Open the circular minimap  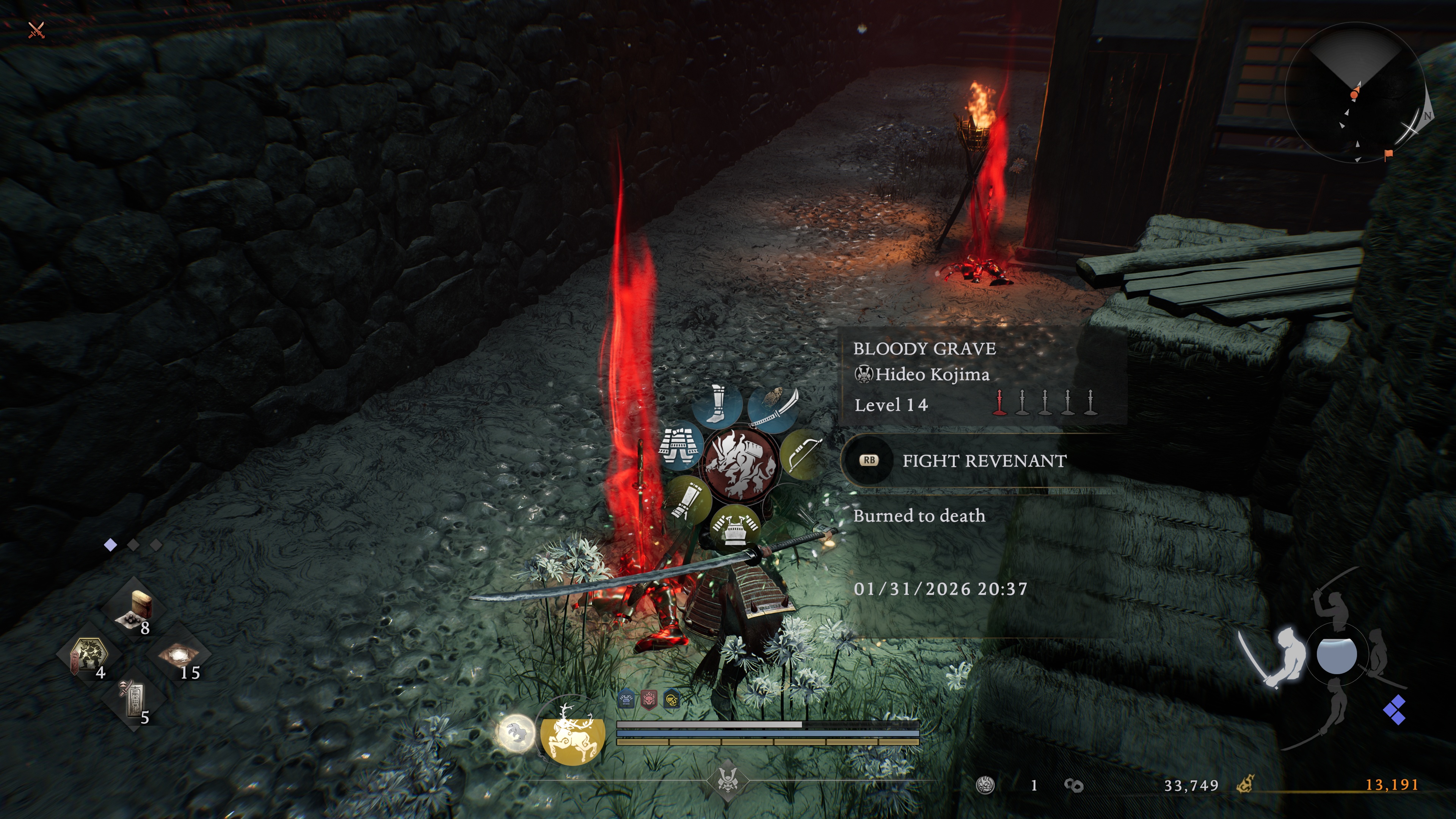[x=1355, y=92]
